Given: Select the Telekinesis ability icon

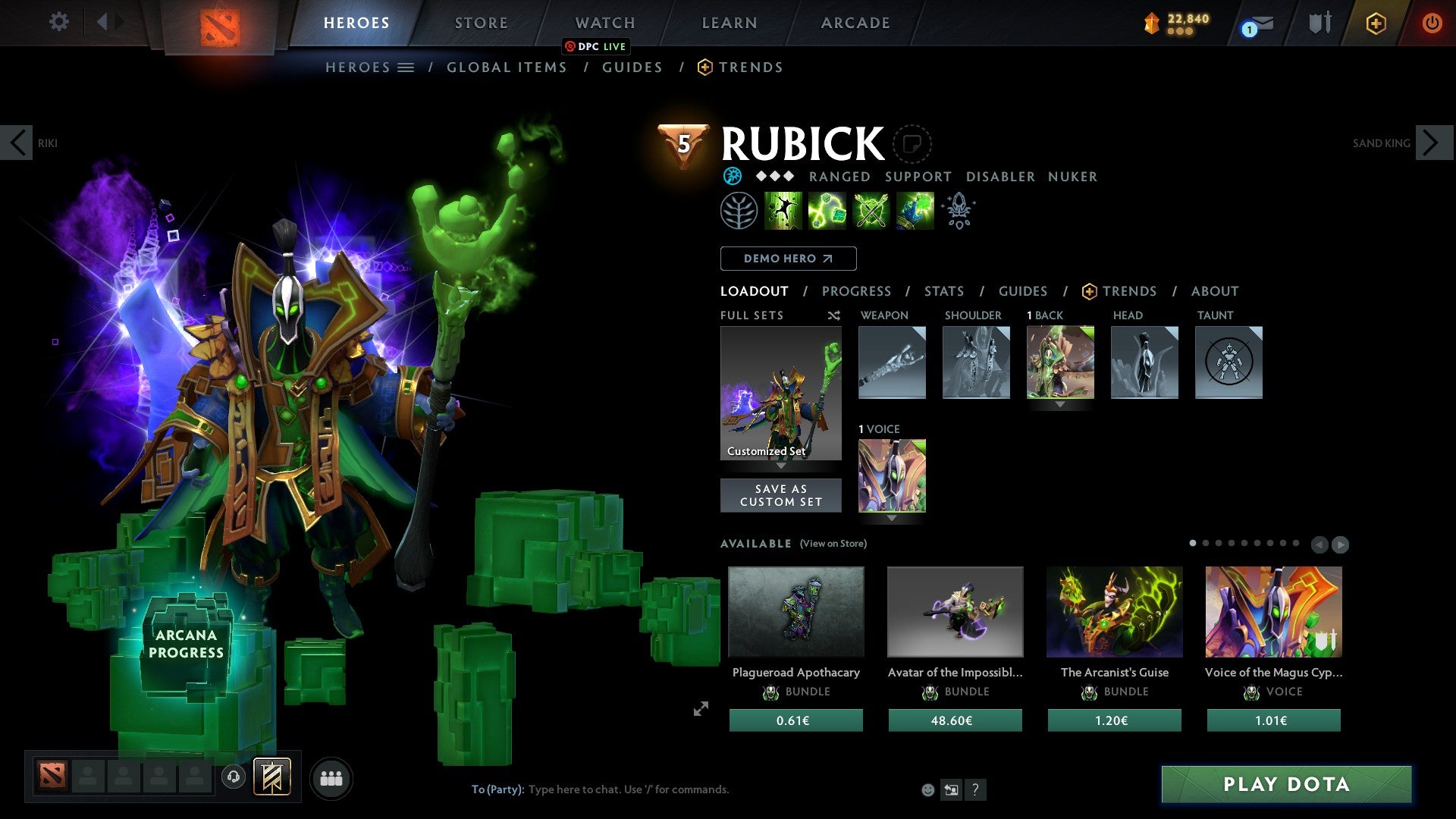Looking at the screenshot, I should 783,210.
